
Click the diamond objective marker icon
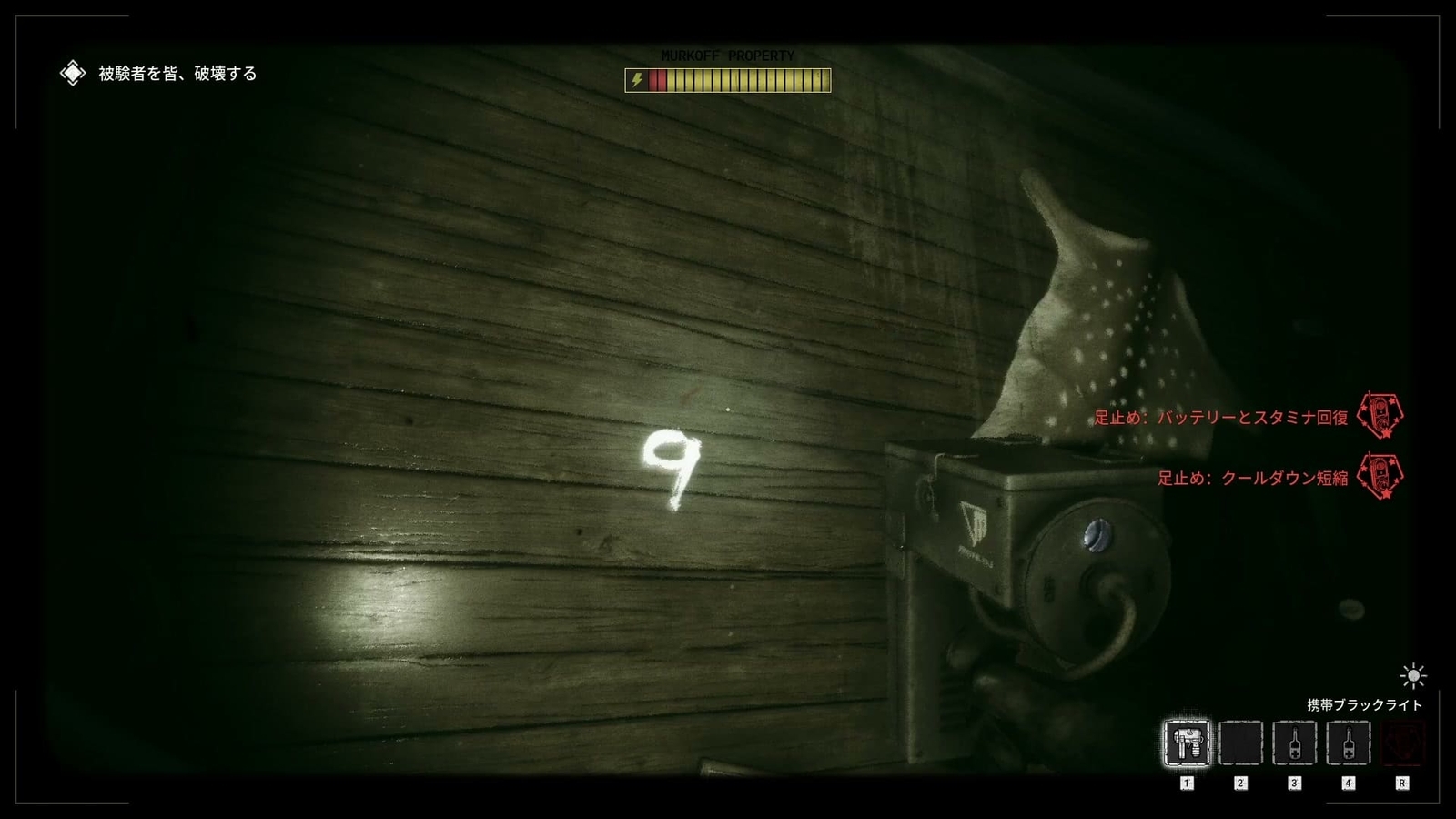[x=71, y=71]
